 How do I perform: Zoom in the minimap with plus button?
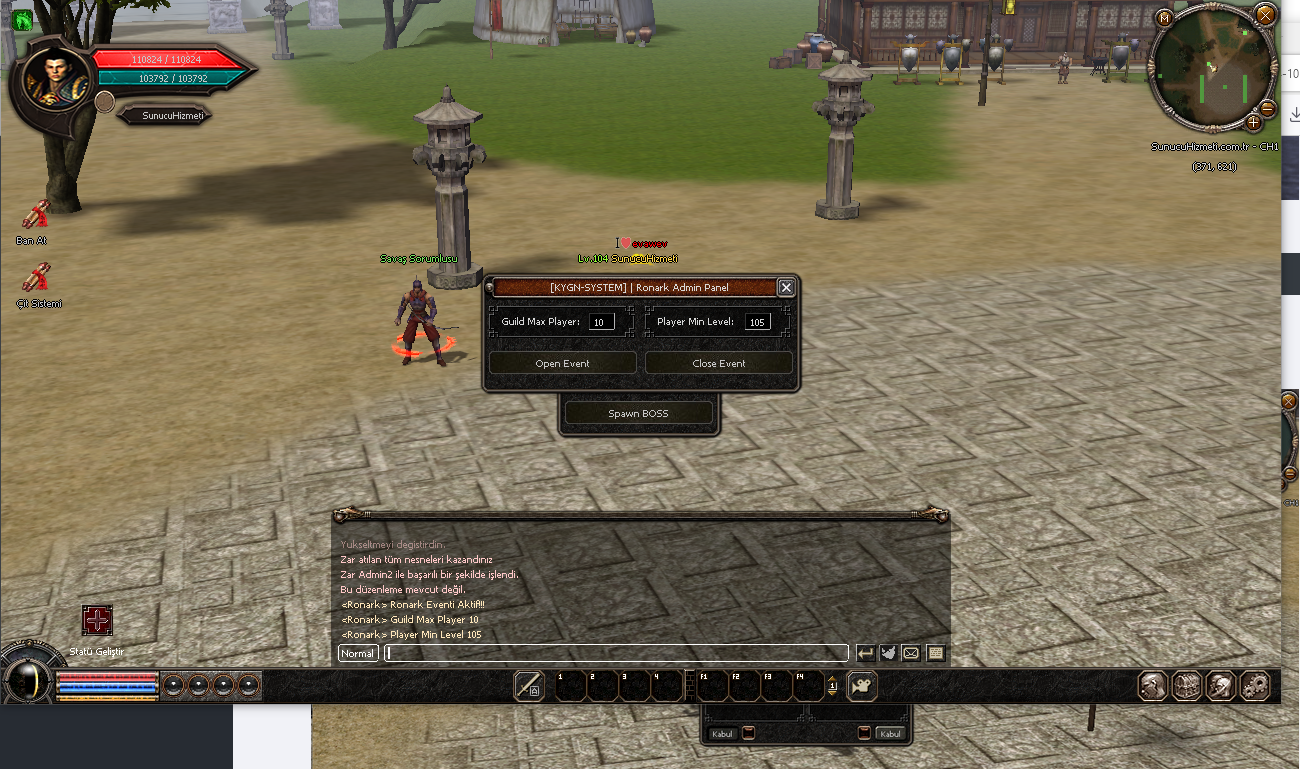point(1253,123)
